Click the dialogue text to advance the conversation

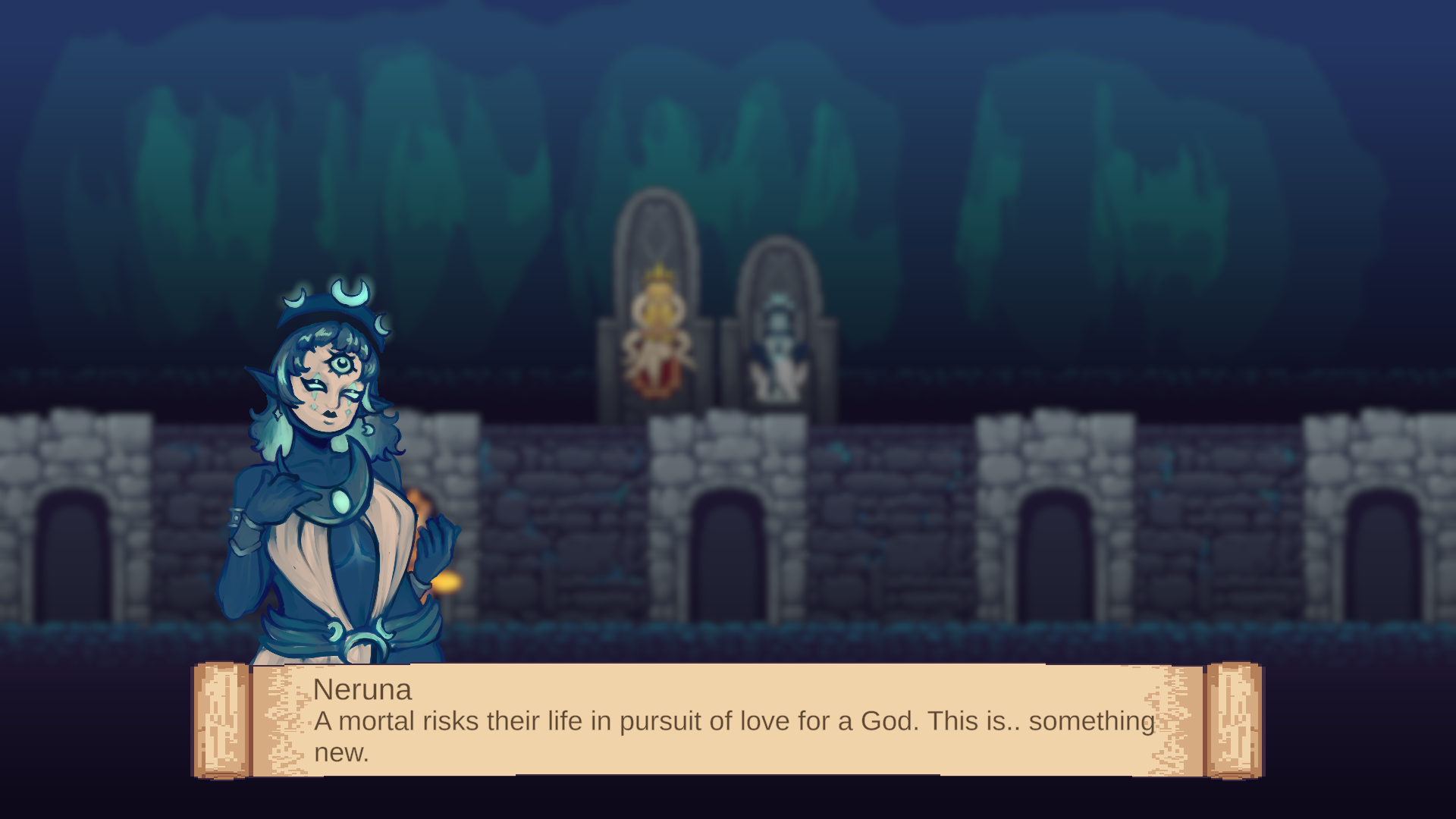click(x=728, y=723)
